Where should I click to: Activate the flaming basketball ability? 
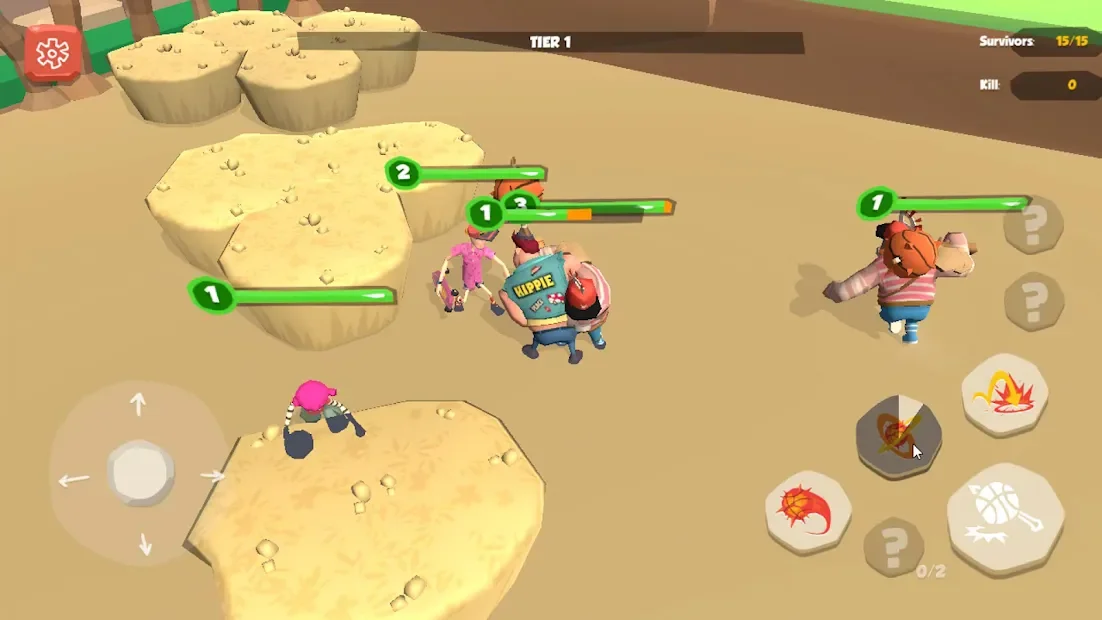[x=808, y=511]
